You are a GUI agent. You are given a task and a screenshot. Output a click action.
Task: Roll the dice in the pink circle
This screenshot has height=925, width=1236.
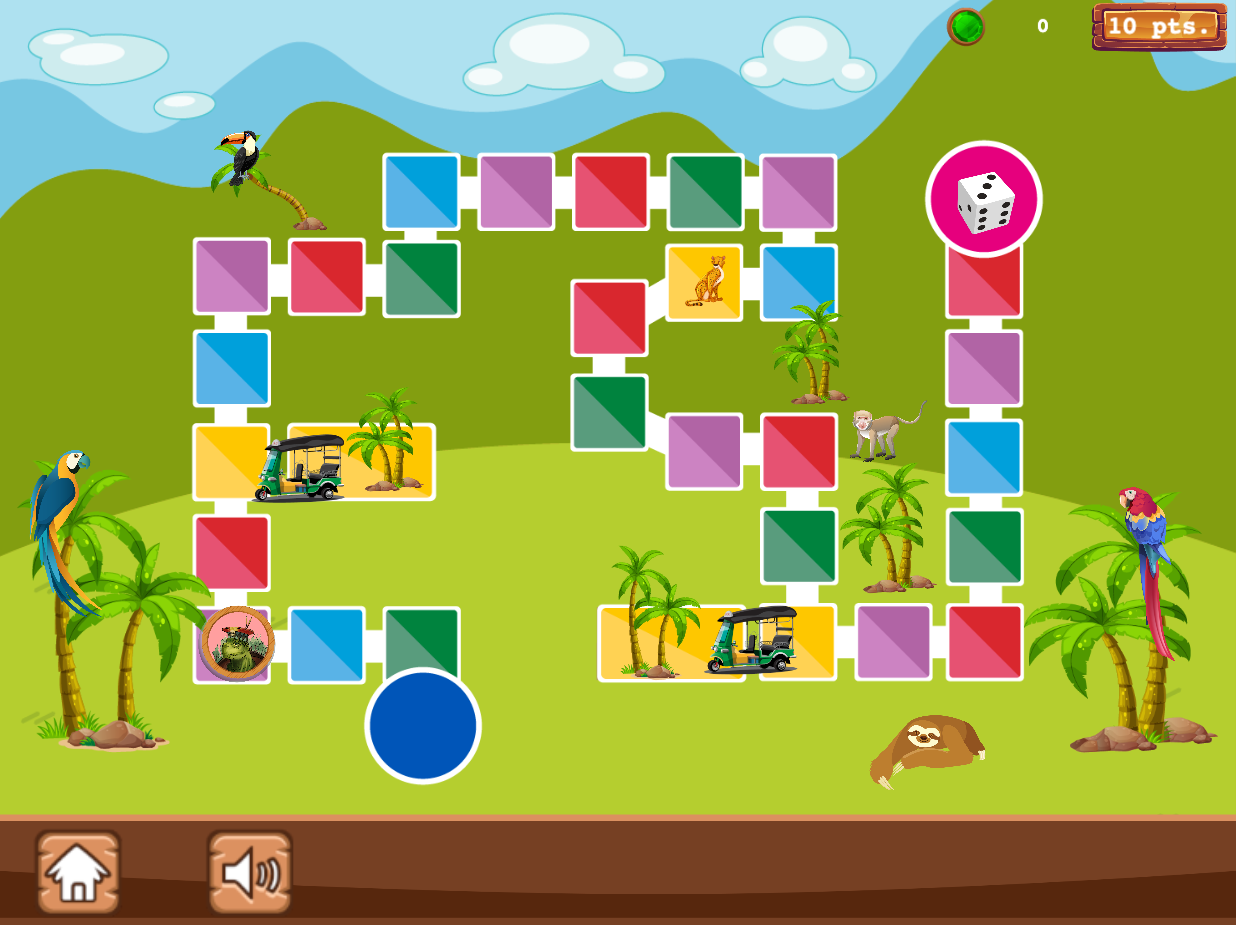coord(984,199)
